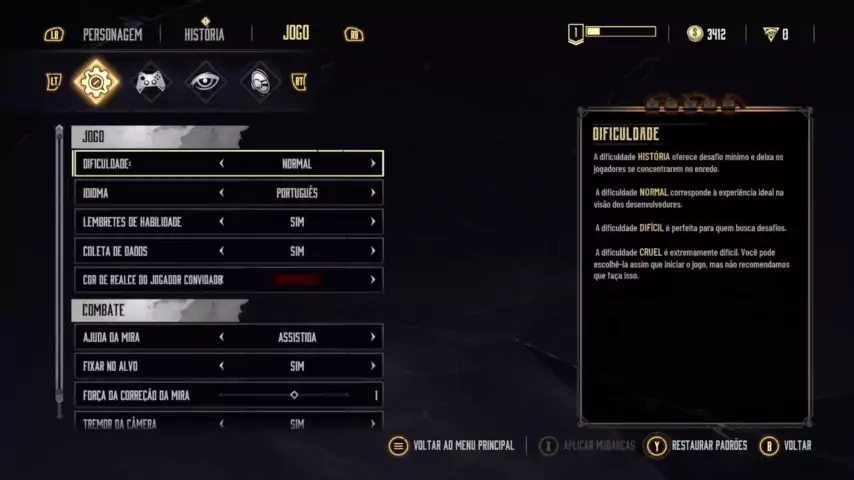Switch to the Personagem tab
The width and height of the screenshot is (854, 480).
[x=112, y=34]
